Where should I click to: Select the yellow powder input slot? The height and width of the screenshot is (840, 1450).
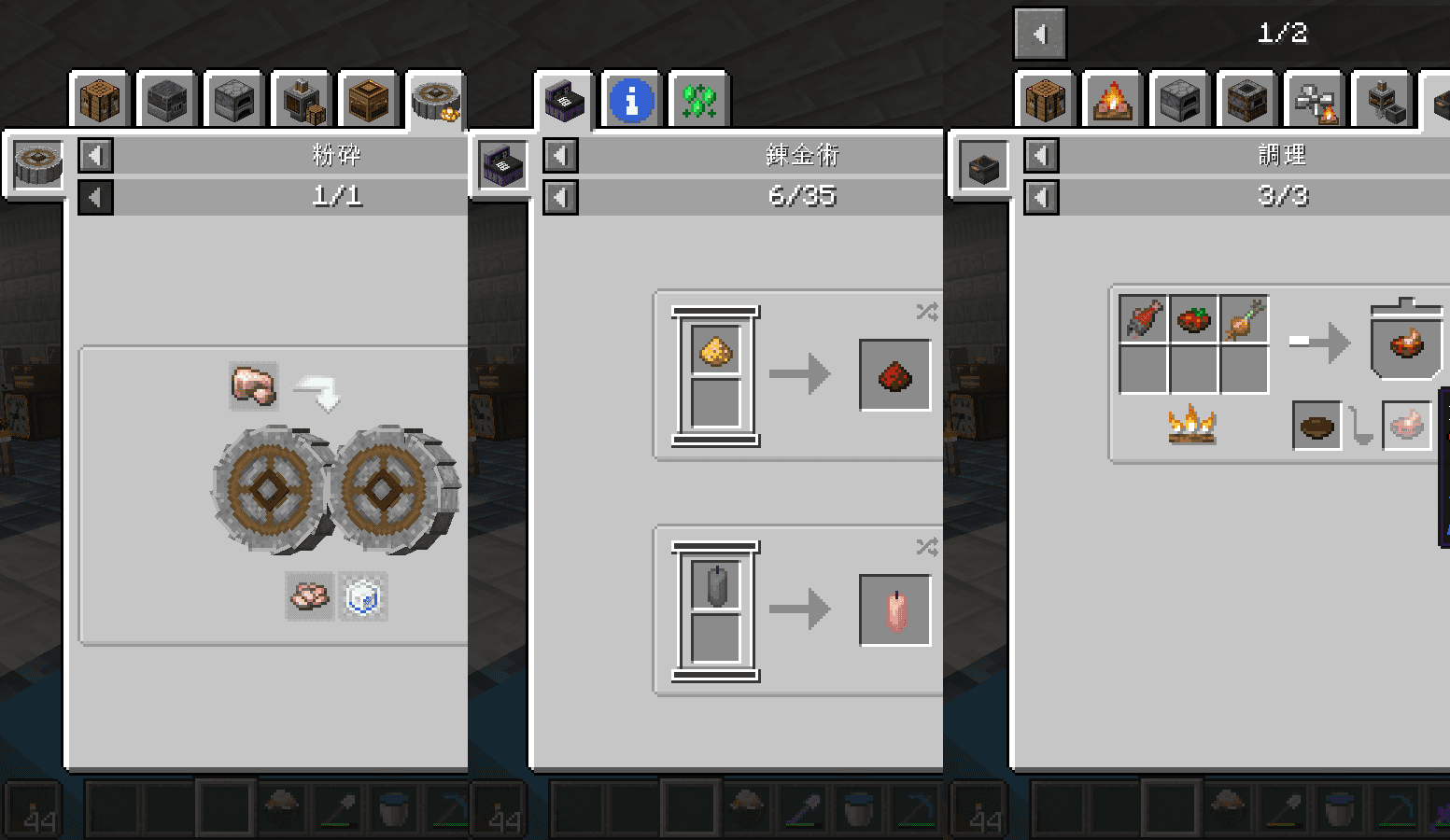click(x=716, y=351)
